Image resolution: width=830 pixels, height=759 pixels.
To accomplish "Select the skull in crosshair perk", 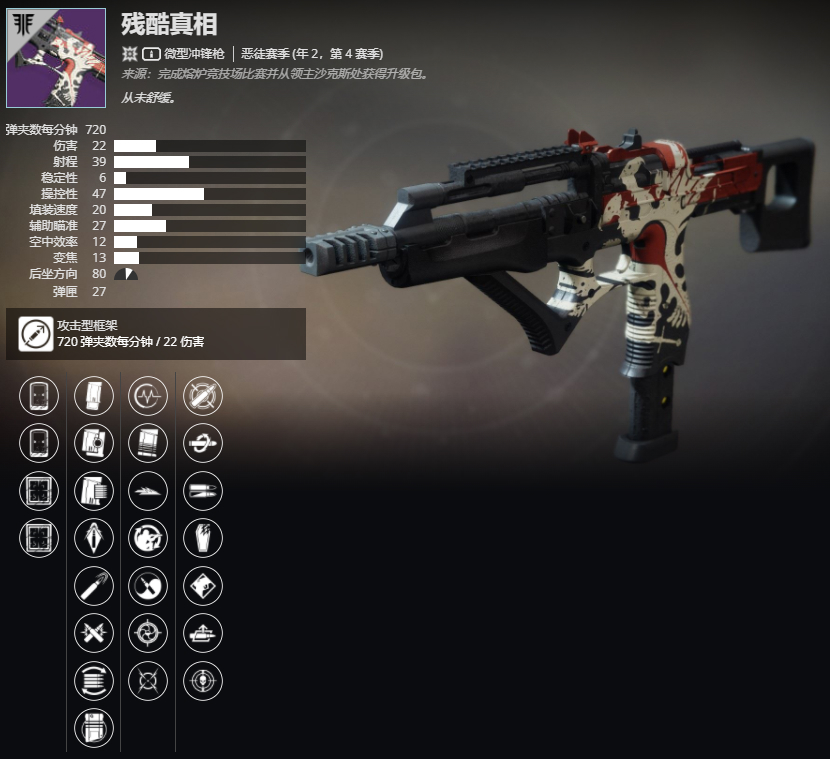I will point(203,682).
